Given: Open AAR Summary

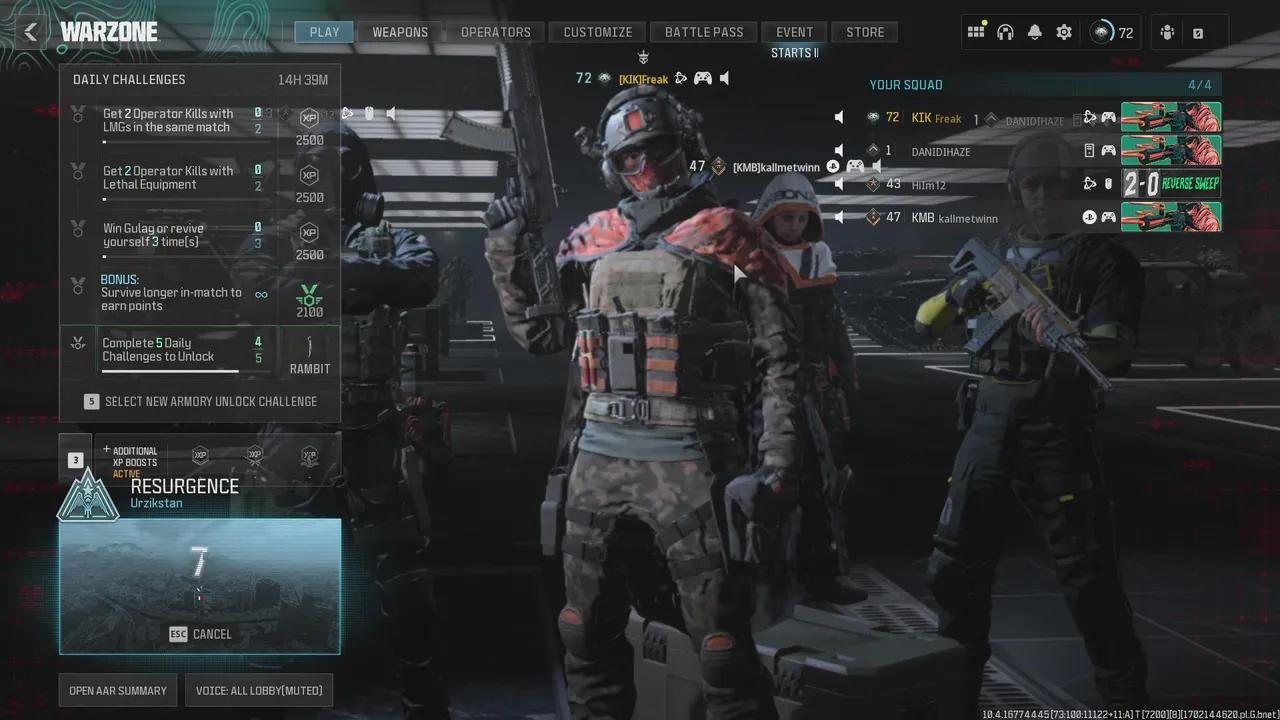Looking at the screenshot, I should [118, 690].
